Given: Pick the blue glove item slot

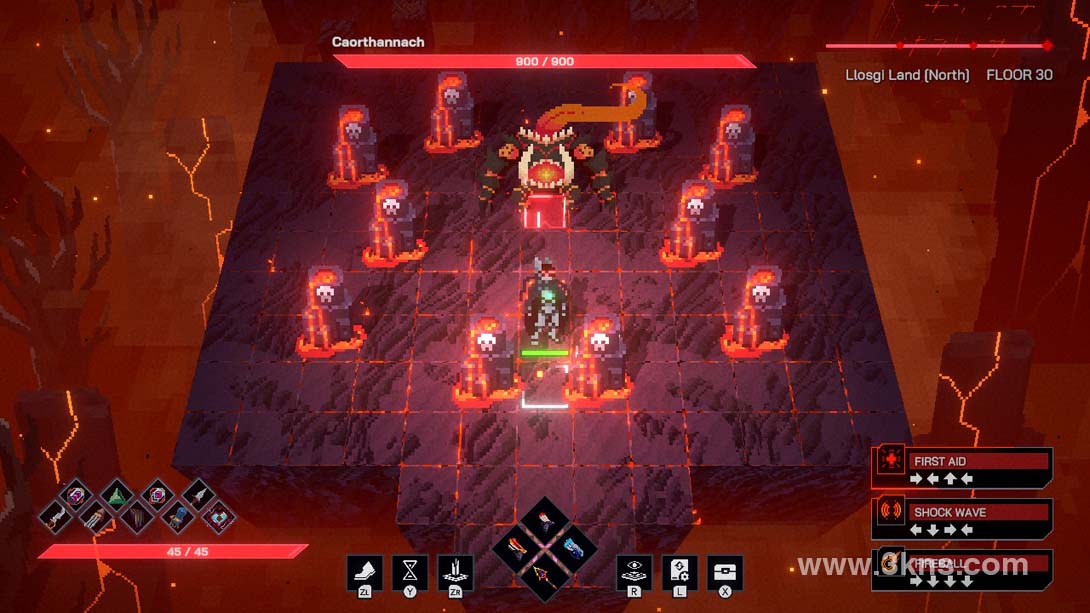Looking at the screenshot, I should (177, 517).
